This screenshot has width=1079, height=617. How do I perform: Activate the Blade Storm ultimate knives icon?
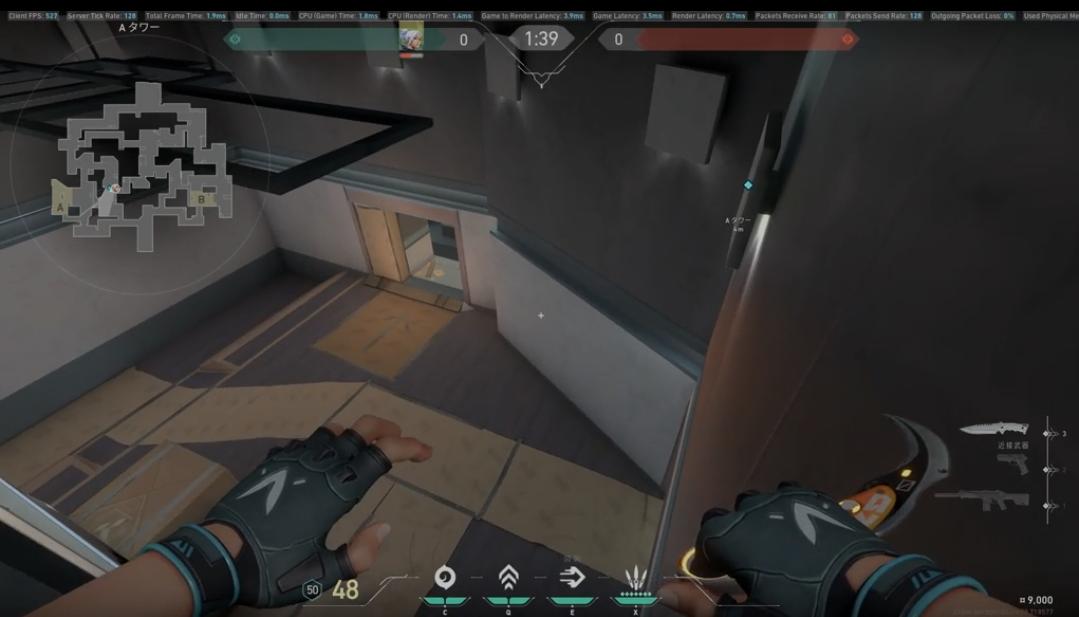click(636, 578)
